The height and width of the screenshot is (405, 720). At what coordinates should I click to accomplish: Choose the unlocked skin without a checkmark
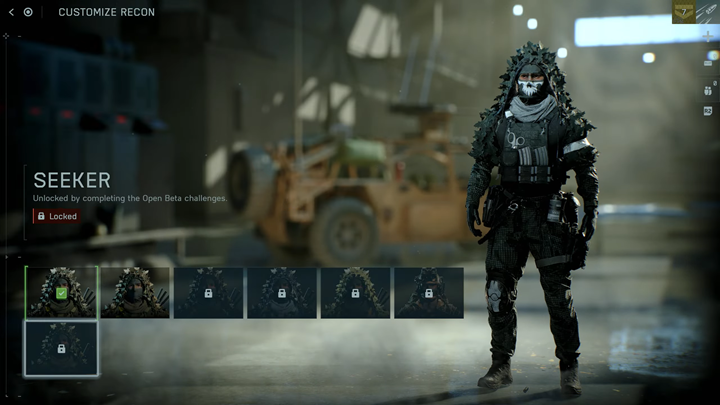[135, 292]
